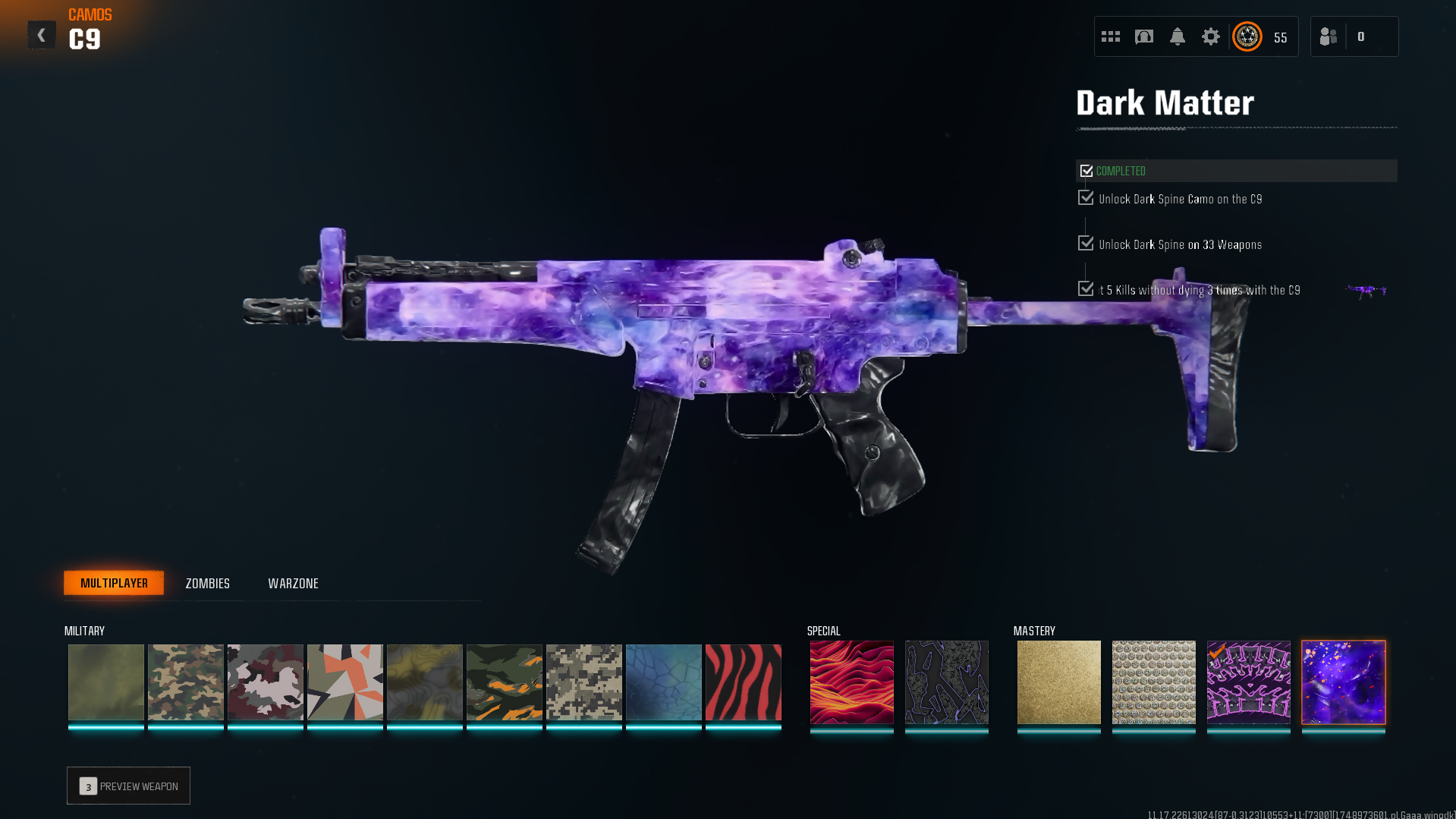This screenshot has width=1456, height=819.
Task: Pick the Dark Spine purple camo
Action: point(1248,682)
